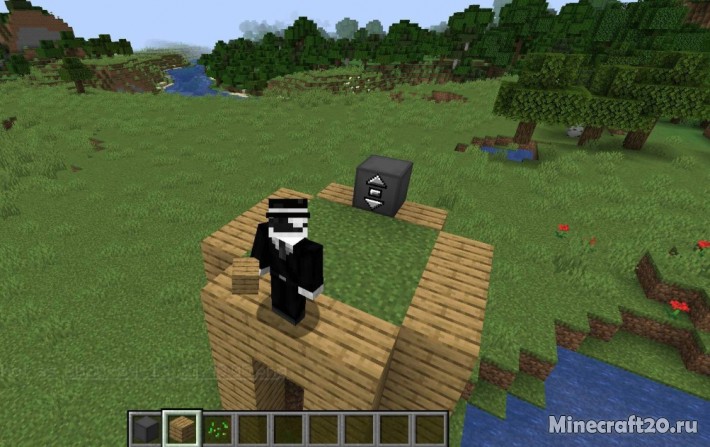Select the green seeds hotbar slot
The width and height of the screenshot is (710, 447).
point(218,429)
